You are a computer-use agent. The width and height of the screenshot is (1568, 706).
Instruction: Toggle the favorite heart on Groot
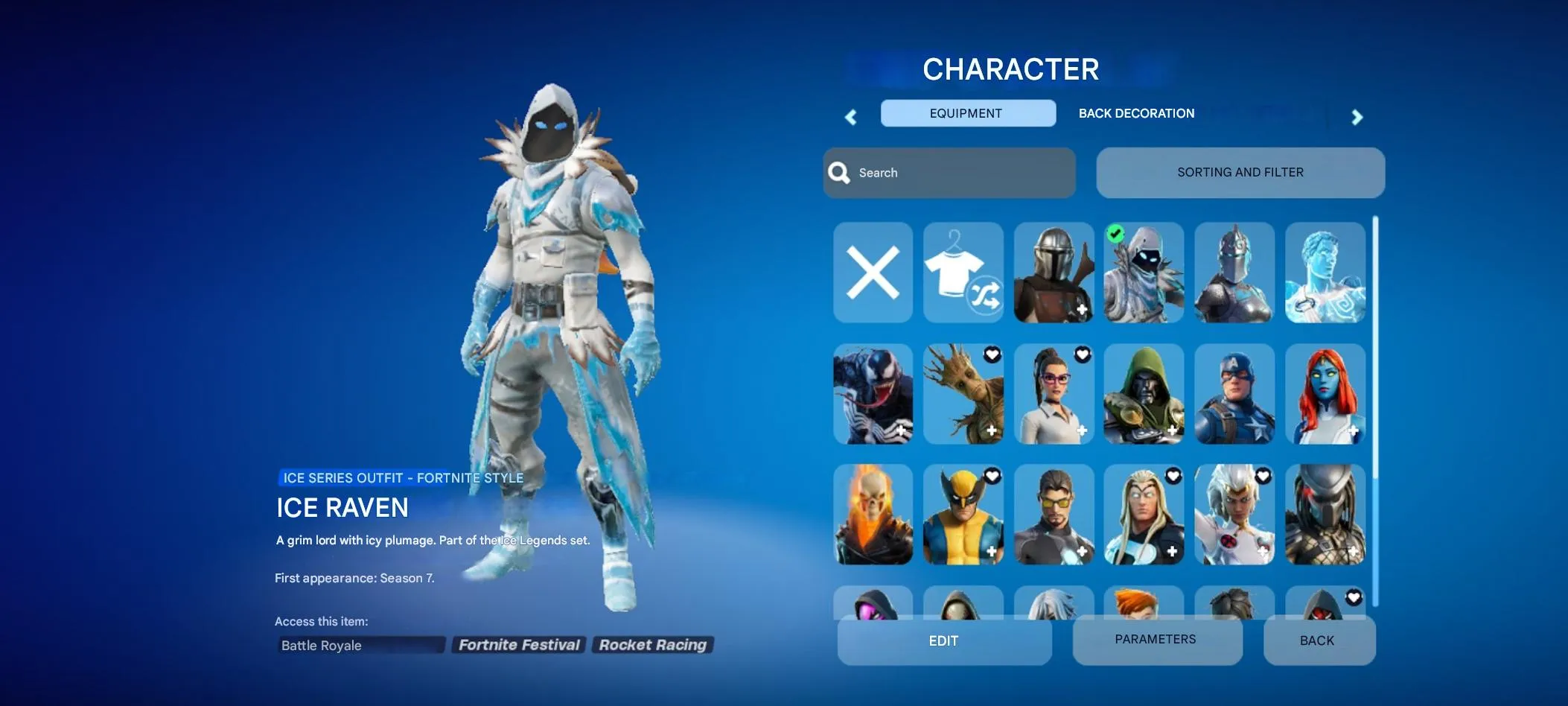[992, 355]
